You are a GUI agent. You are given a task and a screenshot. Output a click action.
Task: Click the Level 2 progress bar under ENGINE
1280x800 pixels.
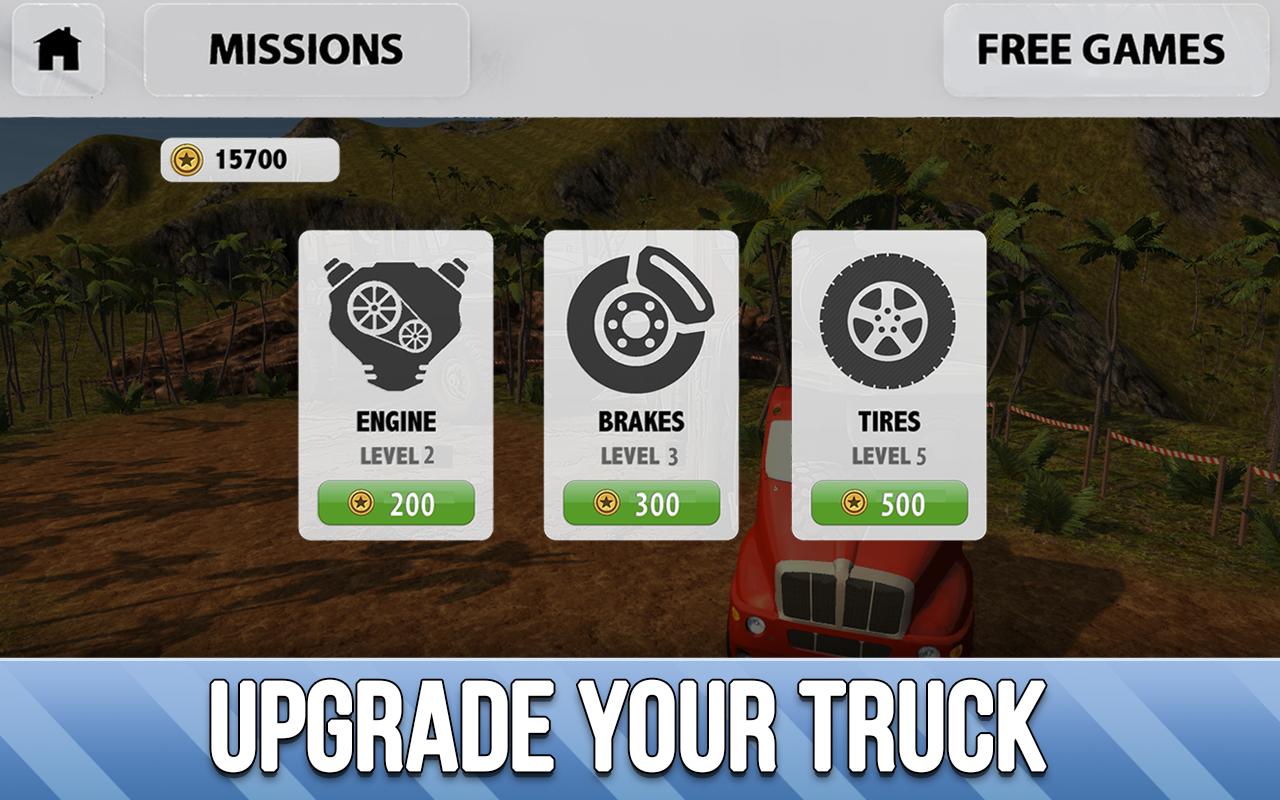point(396,457)
